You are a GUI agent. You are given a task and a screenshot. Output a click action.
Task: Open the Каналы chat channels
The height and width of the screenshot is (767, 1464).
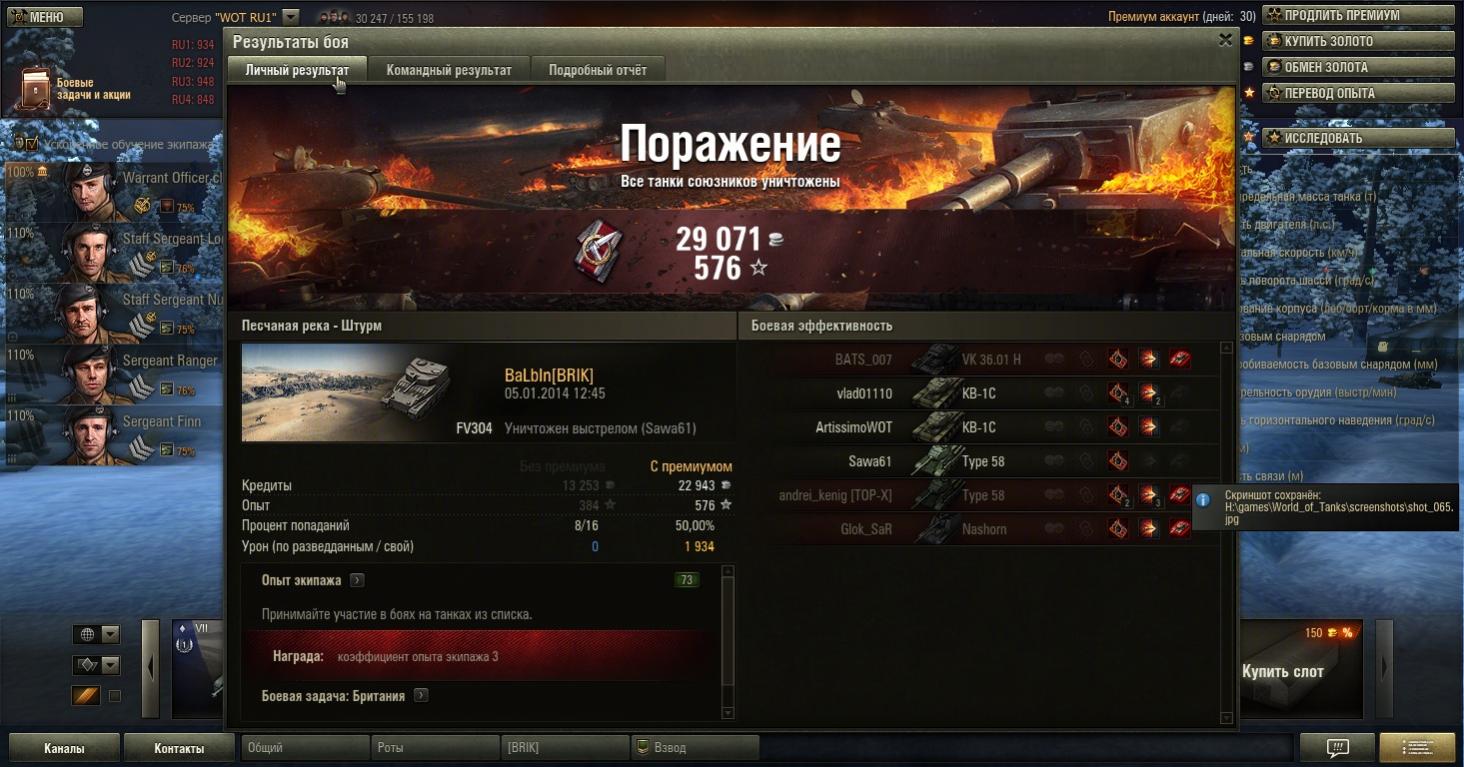pyautogui.click(x=64, y=748)
